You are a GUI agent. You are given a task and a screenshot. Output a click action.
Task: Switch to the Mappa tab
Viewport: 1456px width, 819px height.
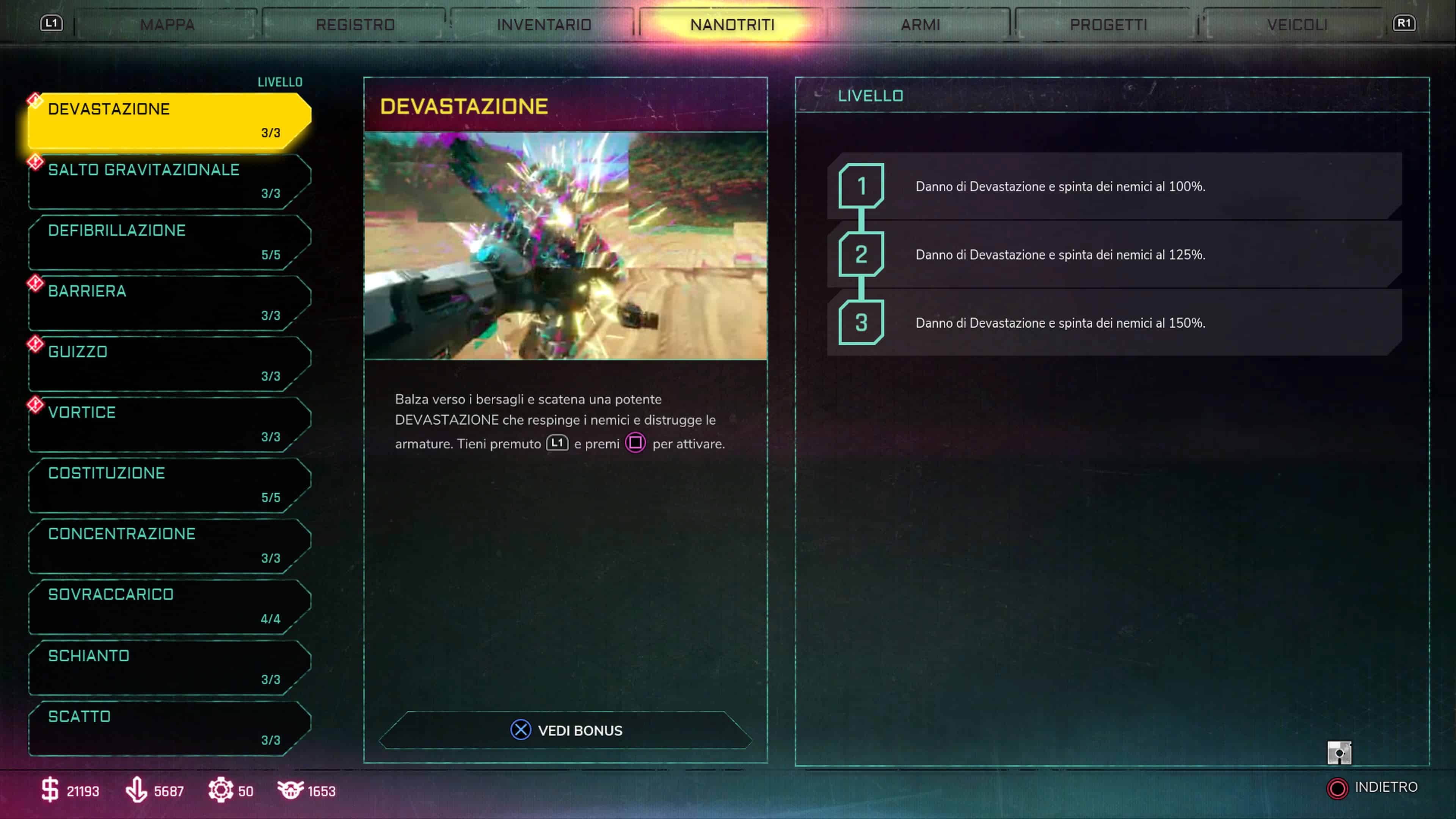pyautogui.click(x=167, y=25)
